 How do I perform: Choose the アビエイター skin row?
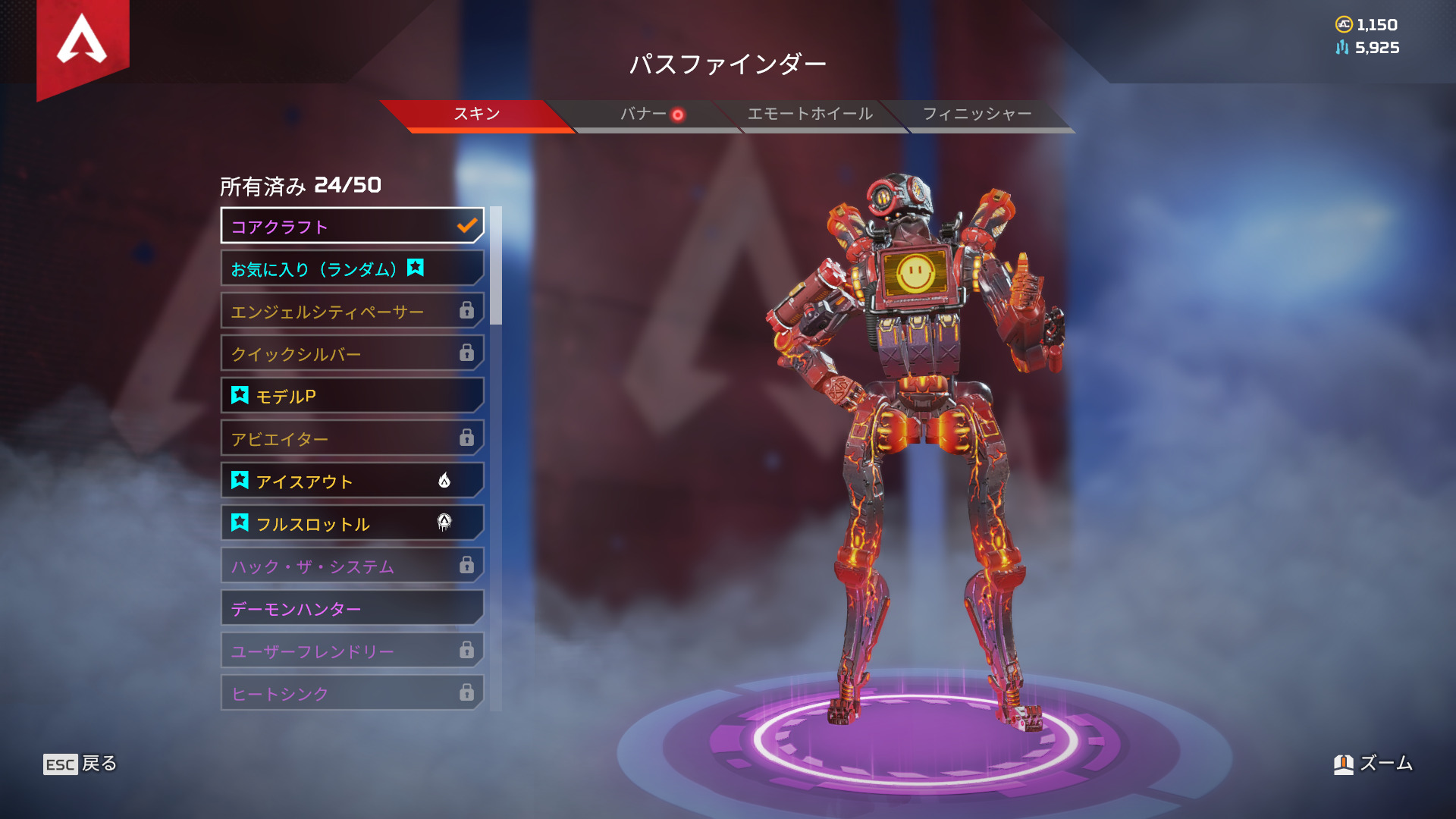click(x=352, y=438)
